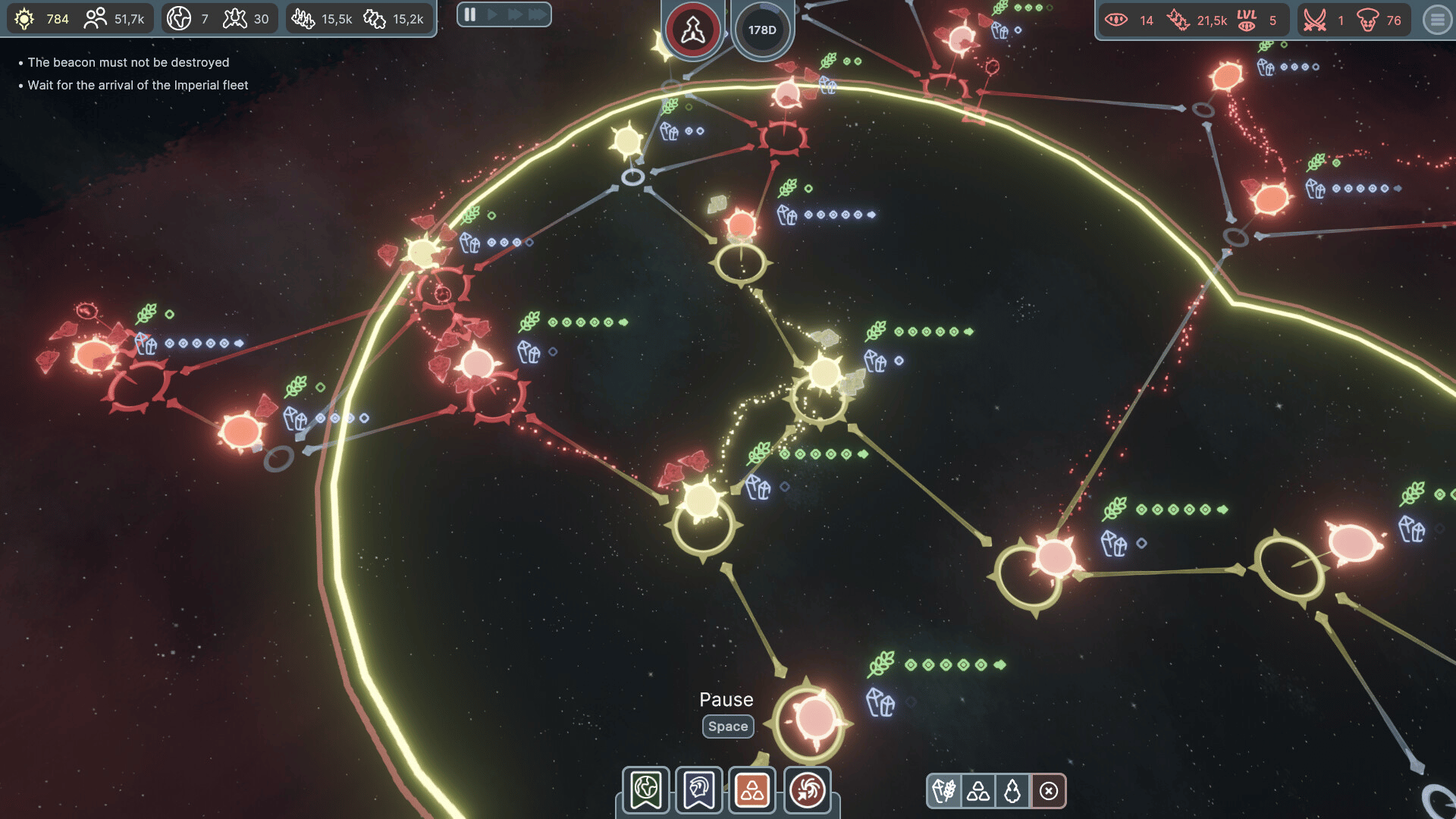Set game speed to double fast-forward
This screenshot has width=1456, height=819.
tap(514, 14)
